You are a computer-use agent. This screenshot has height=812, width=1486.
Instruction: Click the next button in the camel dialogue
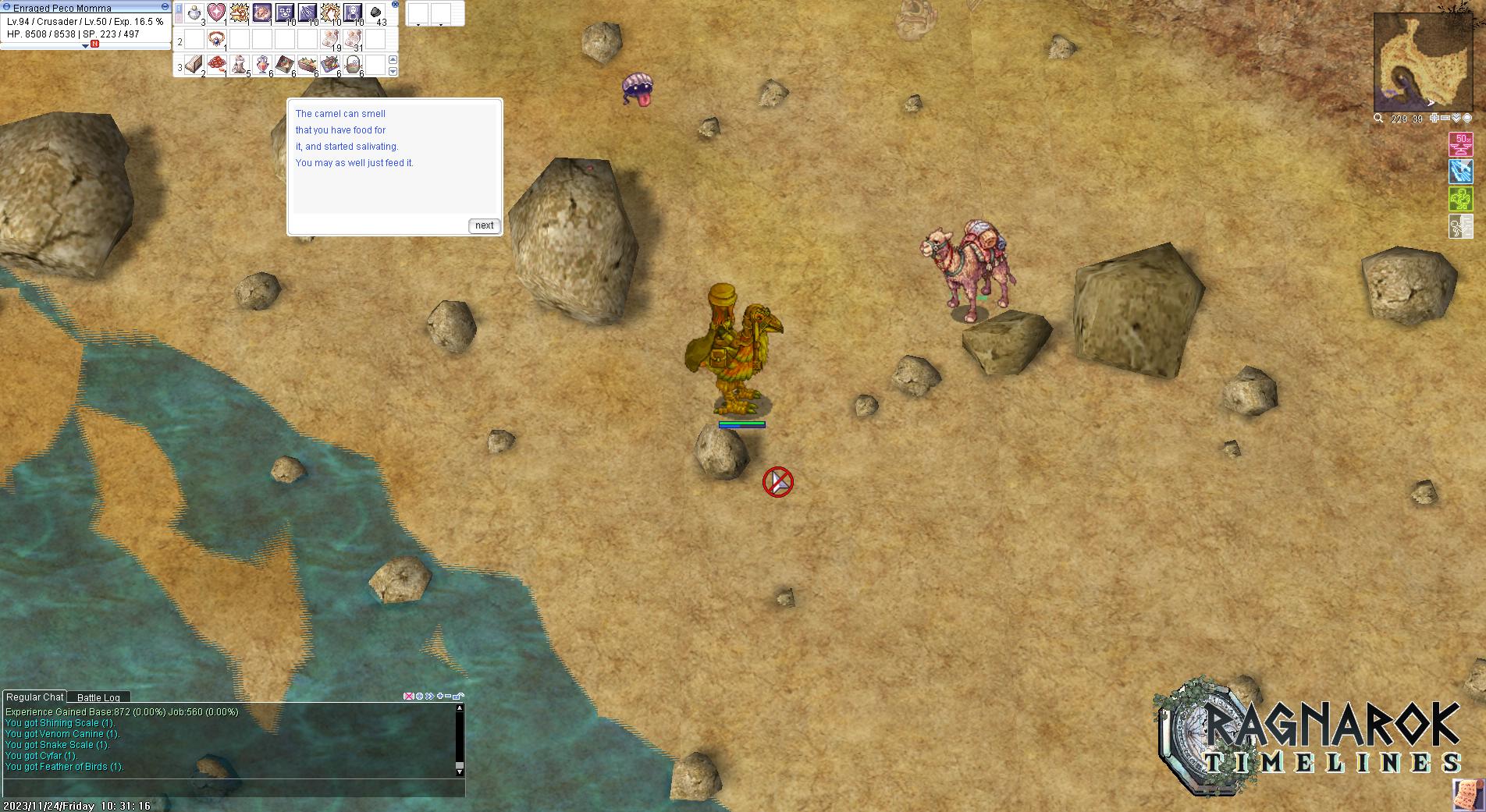pos(484,225)
